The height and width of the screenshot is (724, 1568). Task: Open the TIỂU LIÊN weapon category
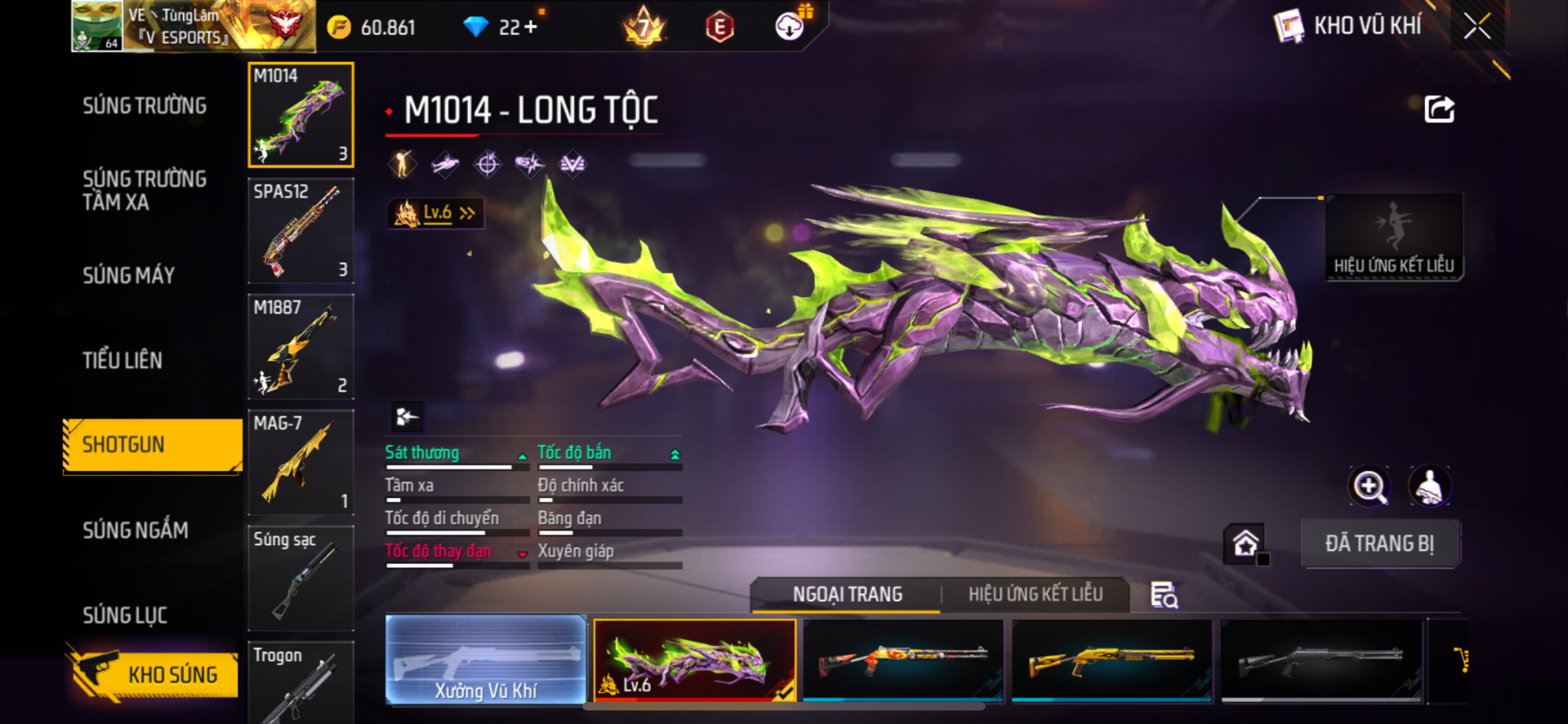(x=122, y=361)
